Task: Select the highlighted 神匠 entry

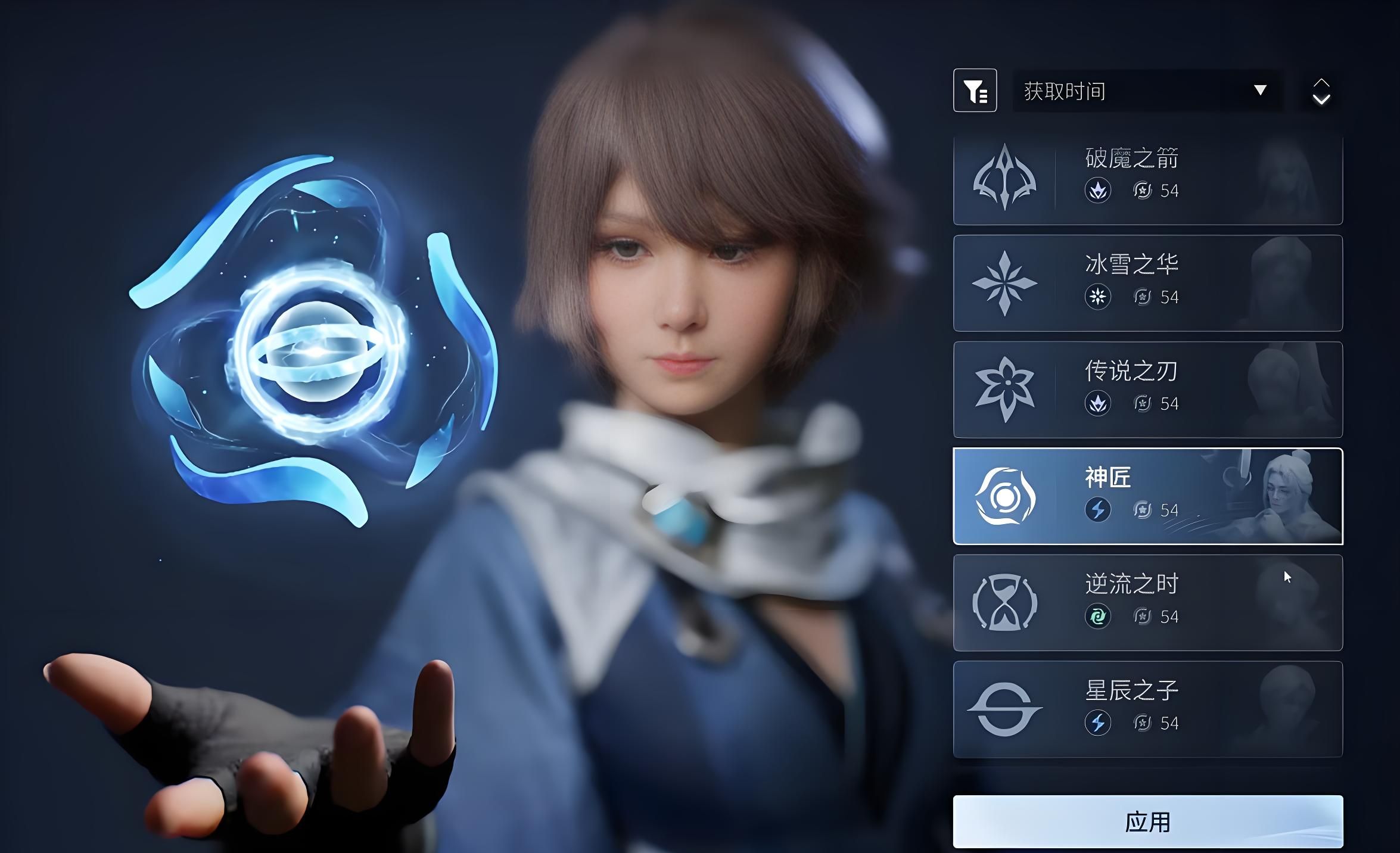Action: pyautogui.click(x=1147, y=496)
